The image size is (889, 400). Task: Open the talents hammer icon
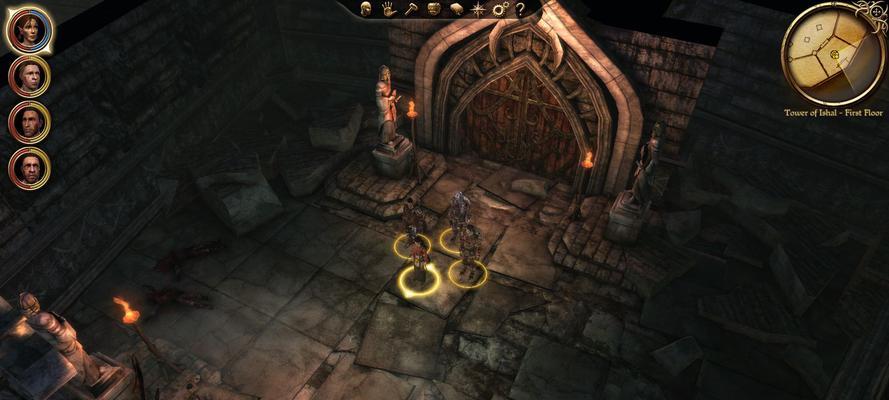(x=410, y=9)
